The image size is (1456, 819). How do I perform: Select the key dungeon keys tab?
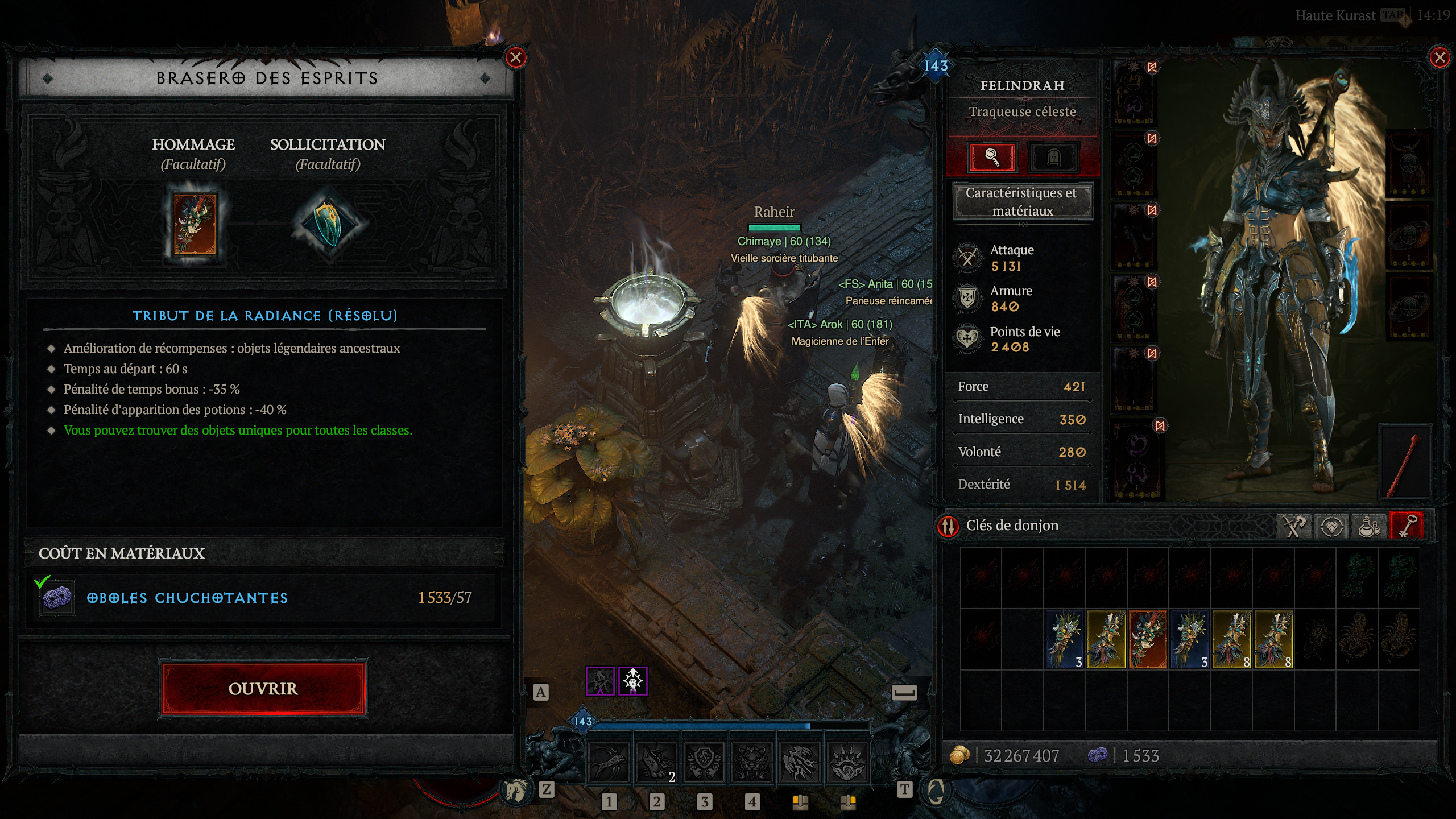(1407, 526)
